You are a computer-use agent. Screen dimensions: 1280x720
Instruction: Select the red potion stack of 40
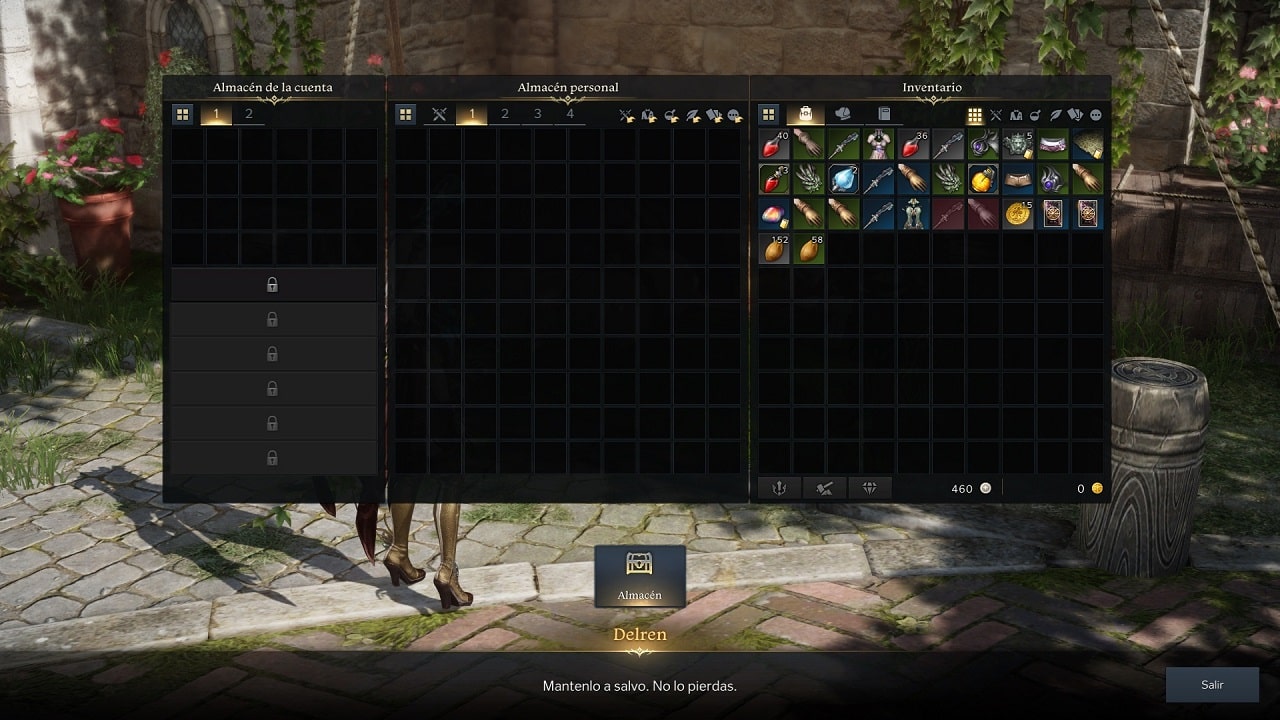[775, 145]
